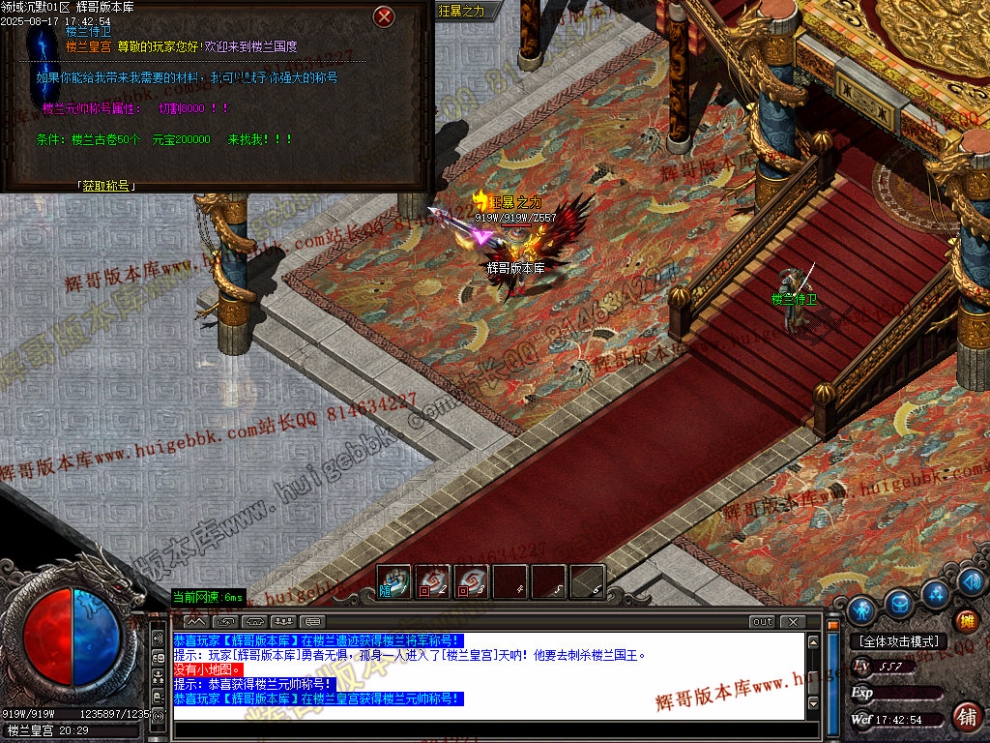Open the orange 摊 stall button
The width and height of the screenshot is (990, 743).
point(966,620)
